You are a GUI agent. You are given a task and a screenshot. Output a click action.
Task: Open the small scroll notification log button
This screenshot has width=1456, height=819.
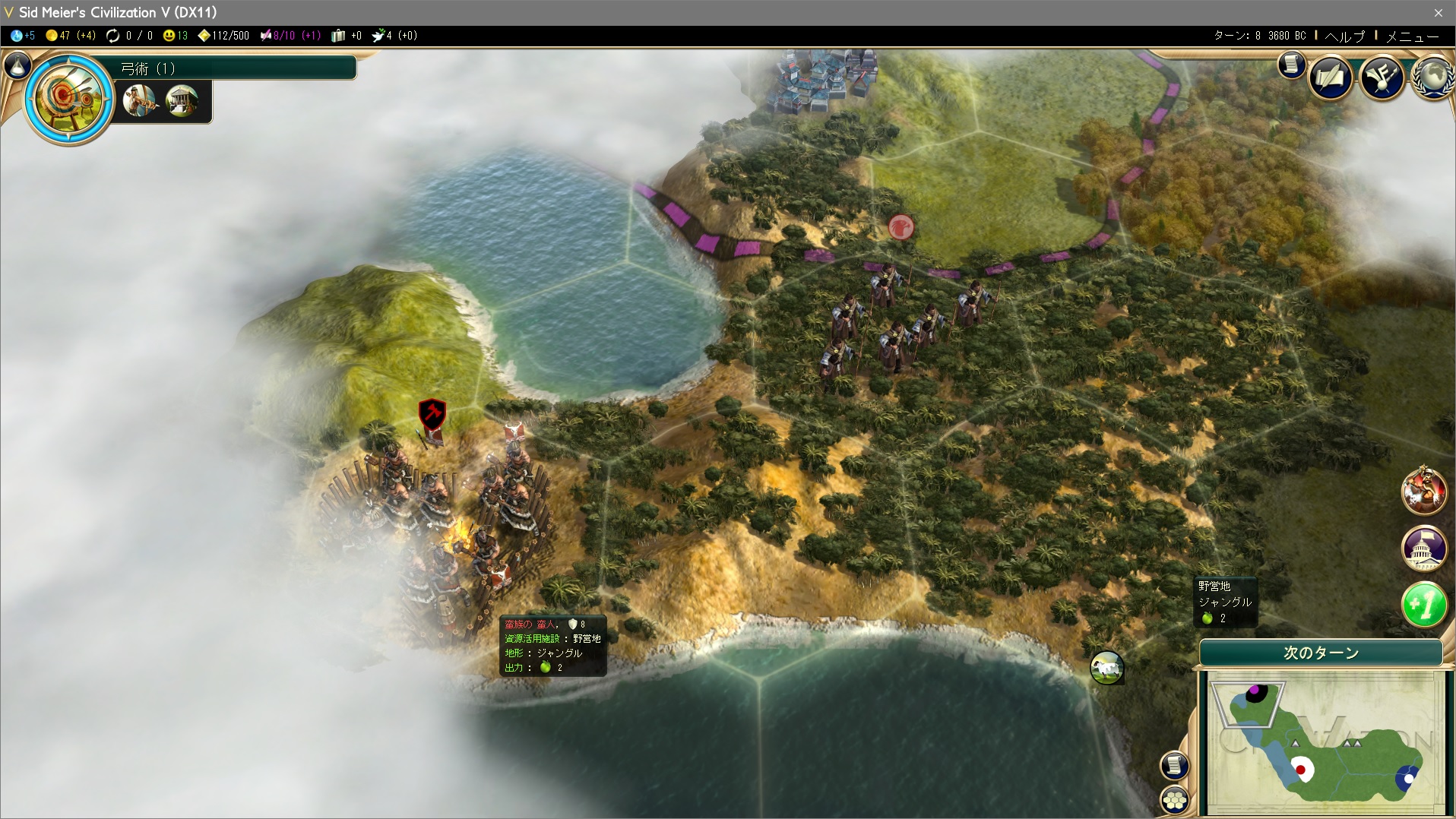pos(1291,65)
